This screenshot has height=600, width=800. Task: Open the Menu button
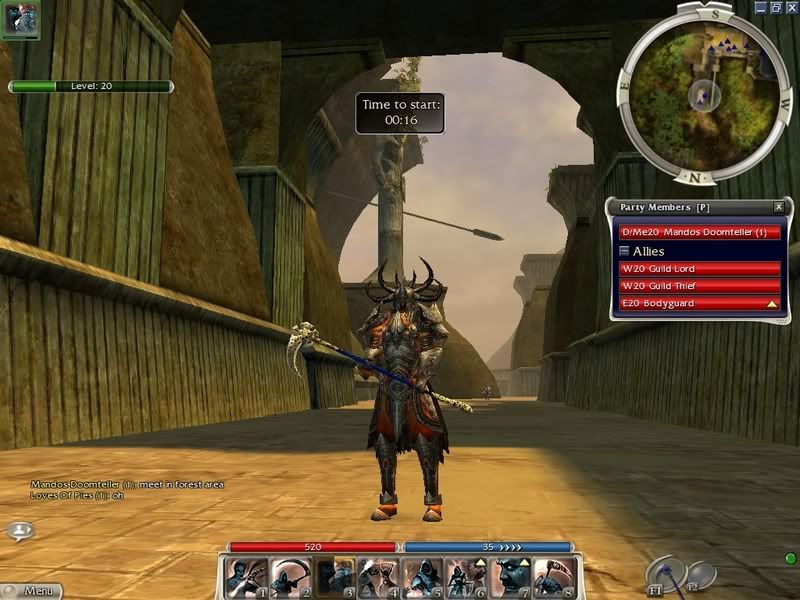tap(32, 591)
